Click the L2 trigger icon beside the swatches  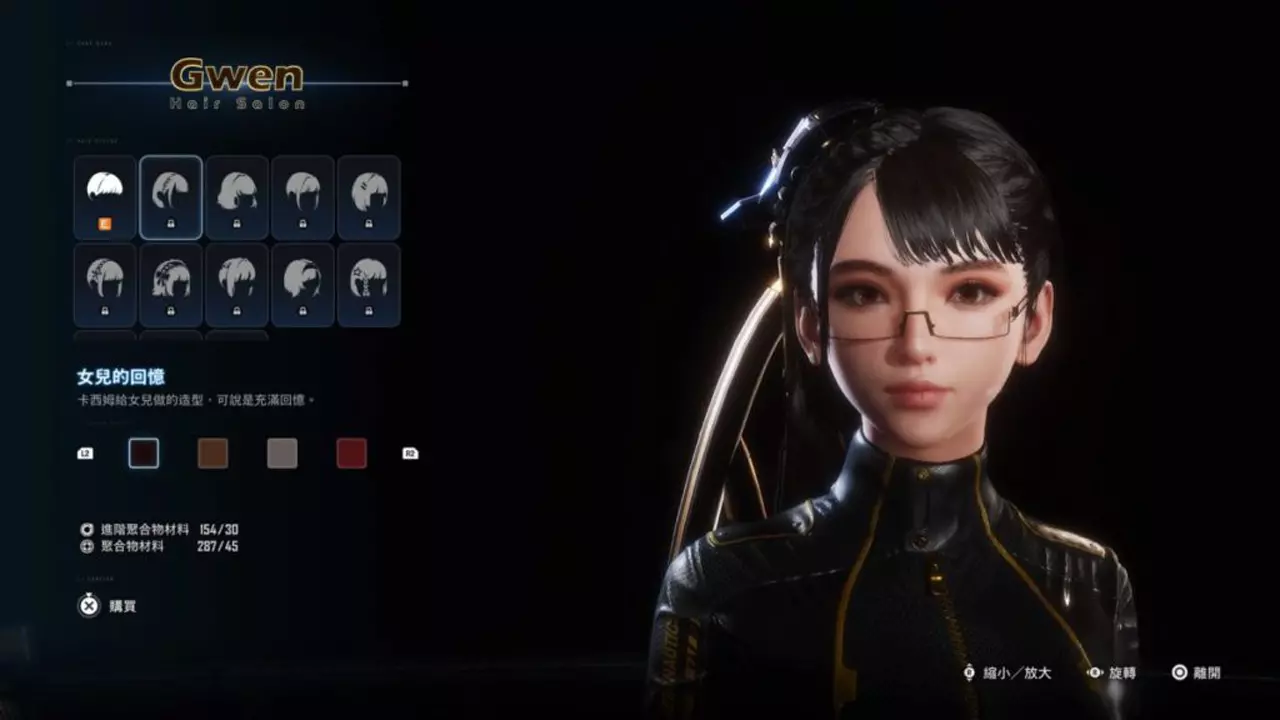click(85, 452)
